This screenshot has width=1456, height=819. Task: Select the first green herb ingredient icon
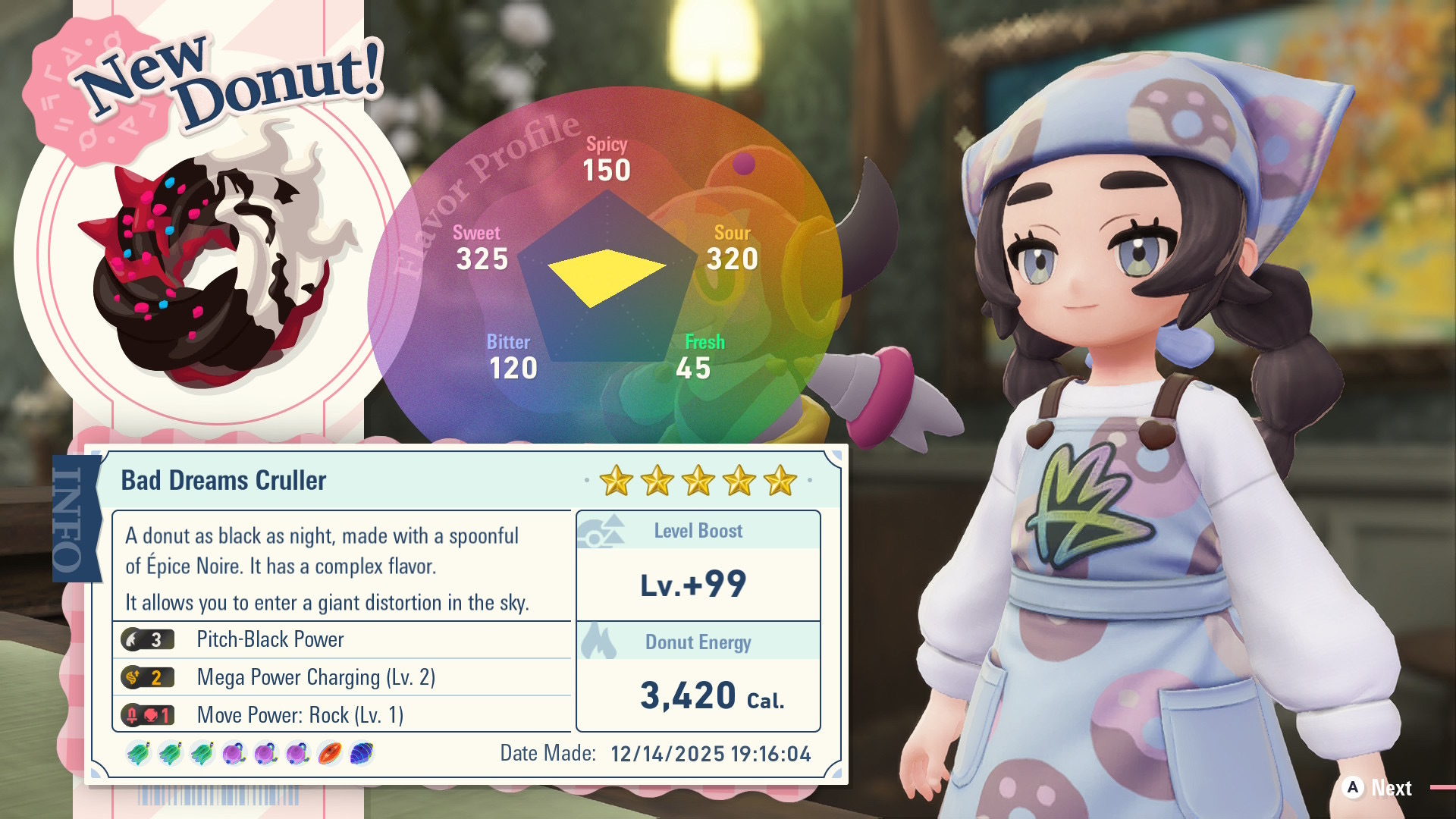pyautogui.click(x=139, y=753)
